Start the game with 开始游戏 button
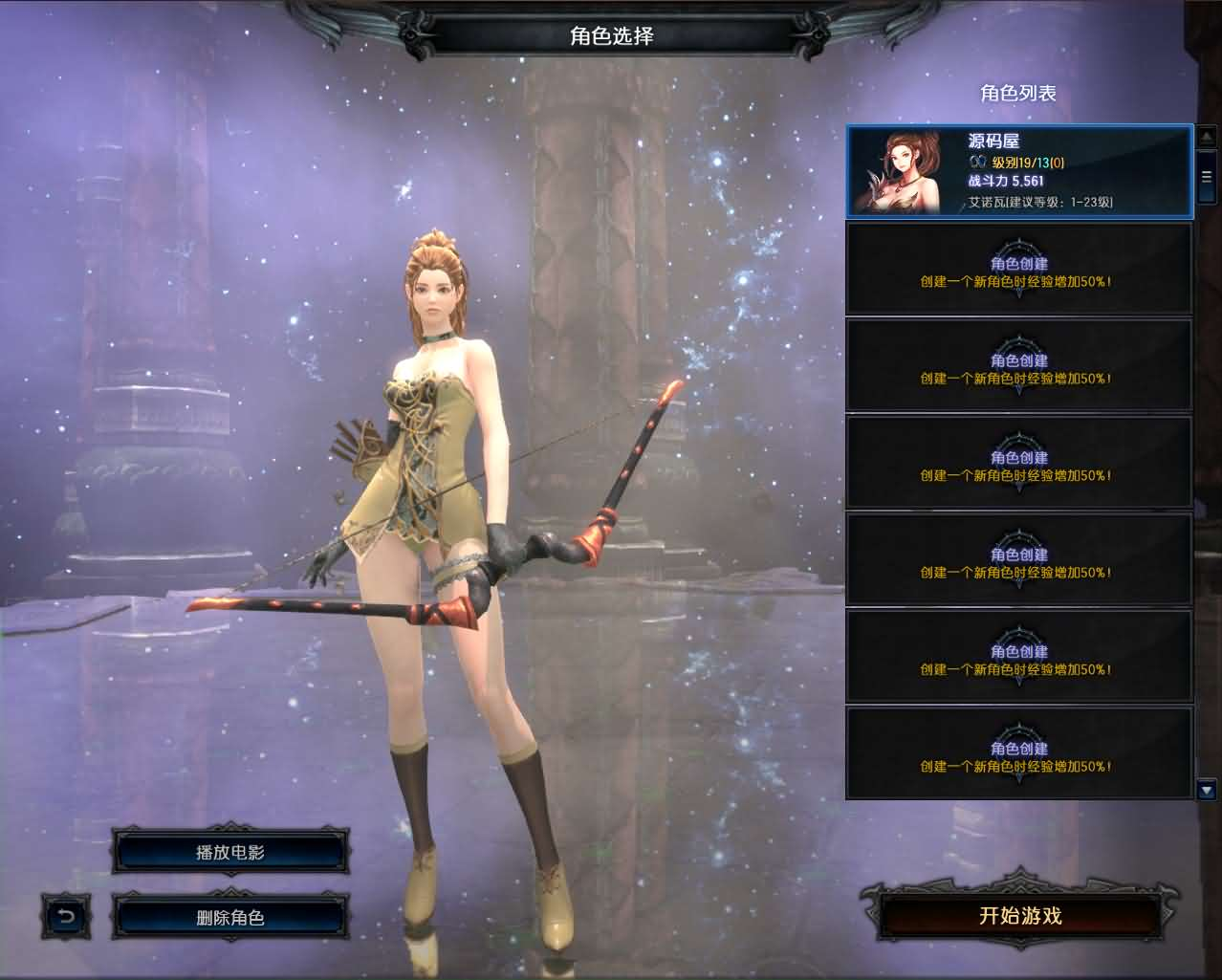This screenshot has height=980, width=1222. tap(1020, 916)
